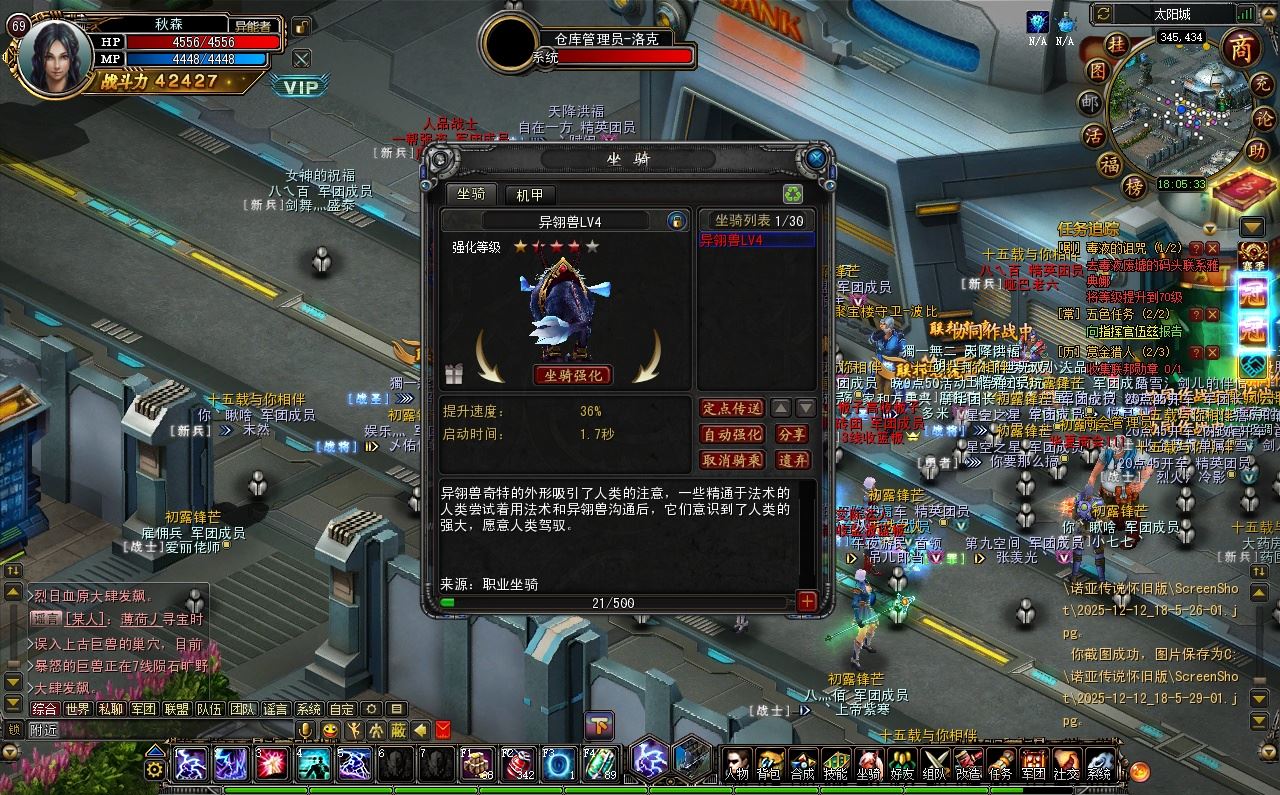Open the 背包 backpack from bottom bar

tap(768, 765)
